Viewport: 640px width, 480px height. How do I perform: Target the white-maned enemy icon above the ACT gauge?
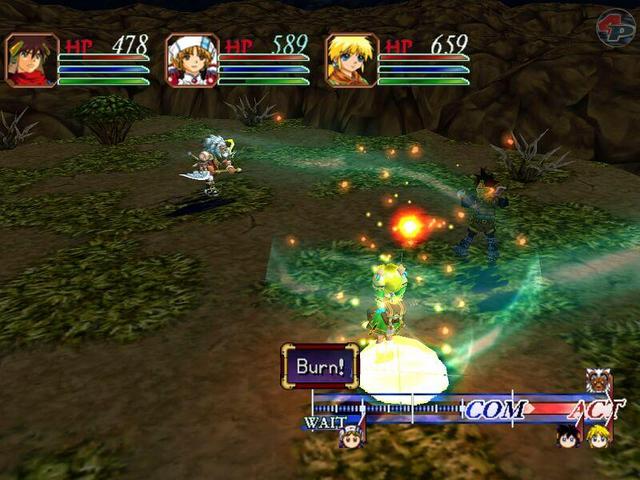click(x=598, y=381)
